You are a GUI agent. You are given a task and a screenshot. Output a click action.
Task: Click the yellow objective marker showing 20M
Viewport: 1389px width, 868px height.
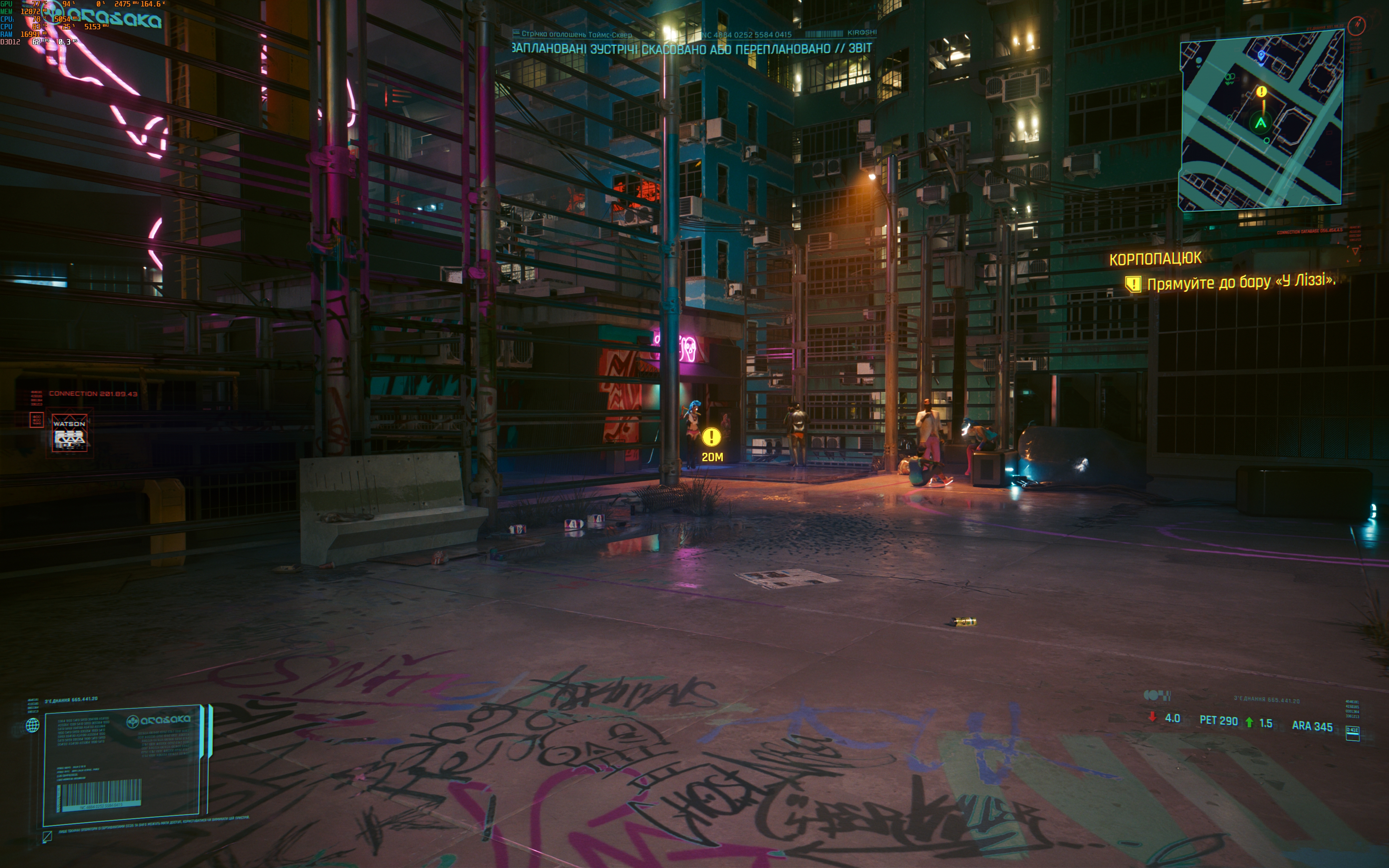coord(711,438)
